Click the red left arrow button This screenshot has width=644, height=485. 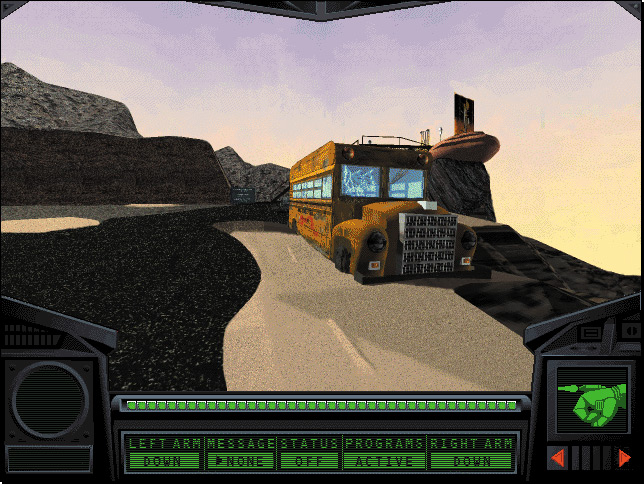pyautogui.click(x=558, y=457)
